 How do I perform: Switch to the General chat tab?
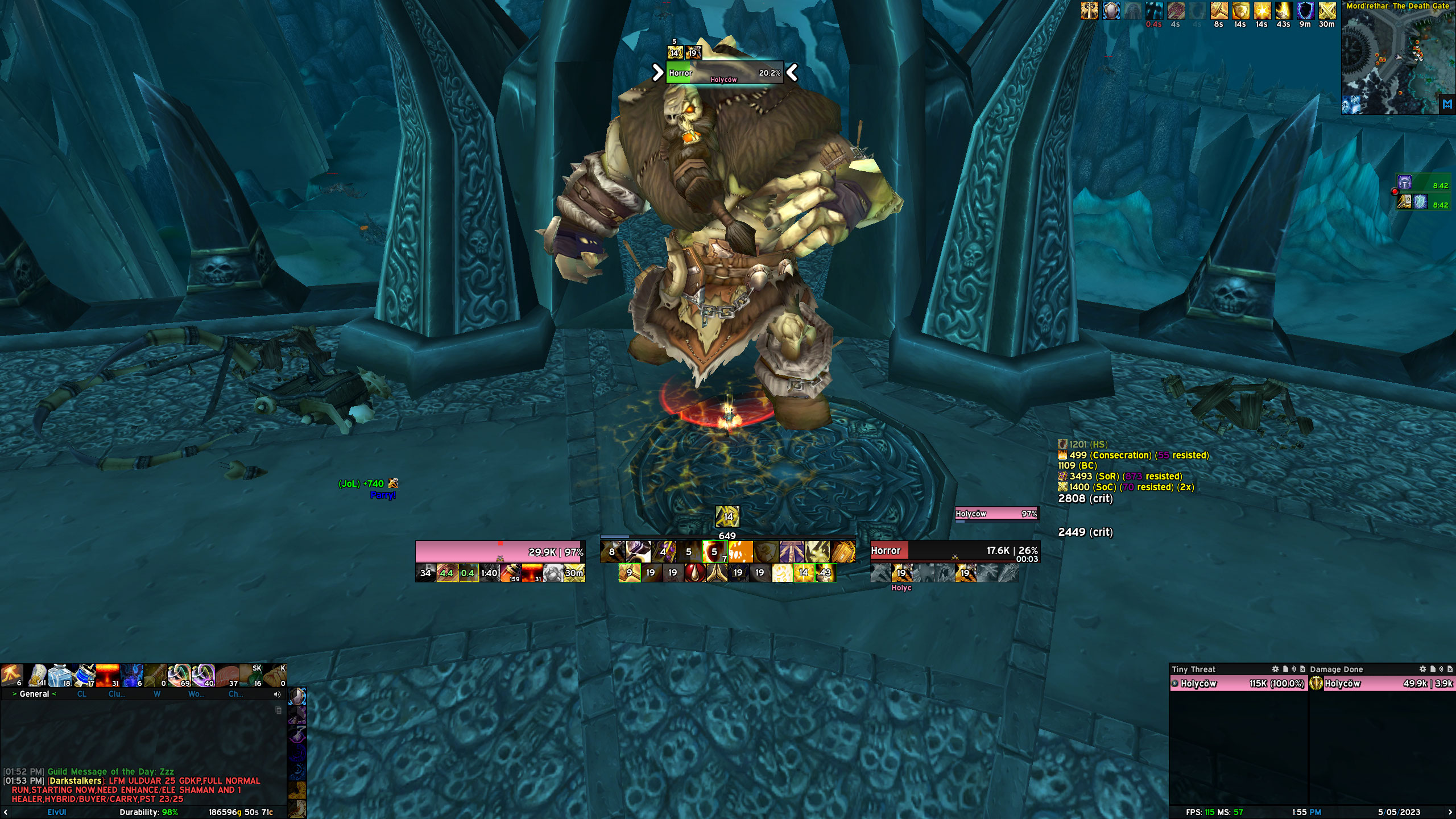[x=34, y=694]
